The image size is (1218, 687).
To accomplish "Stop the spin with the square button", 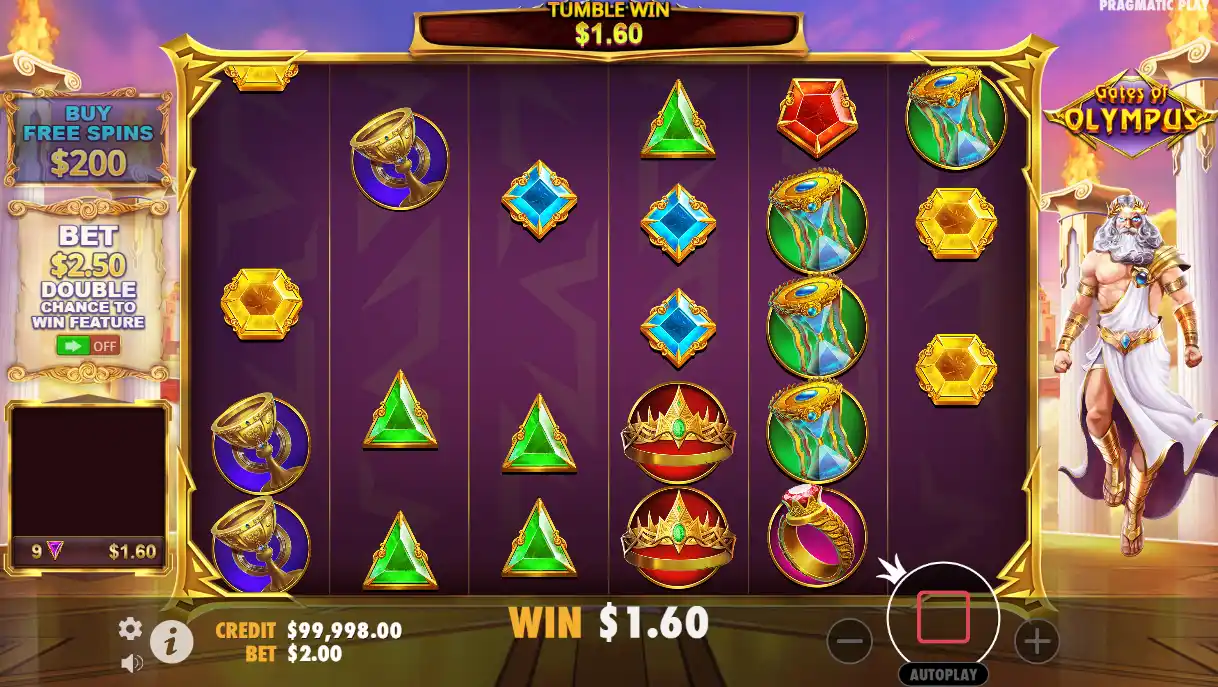I will (942, 617).
